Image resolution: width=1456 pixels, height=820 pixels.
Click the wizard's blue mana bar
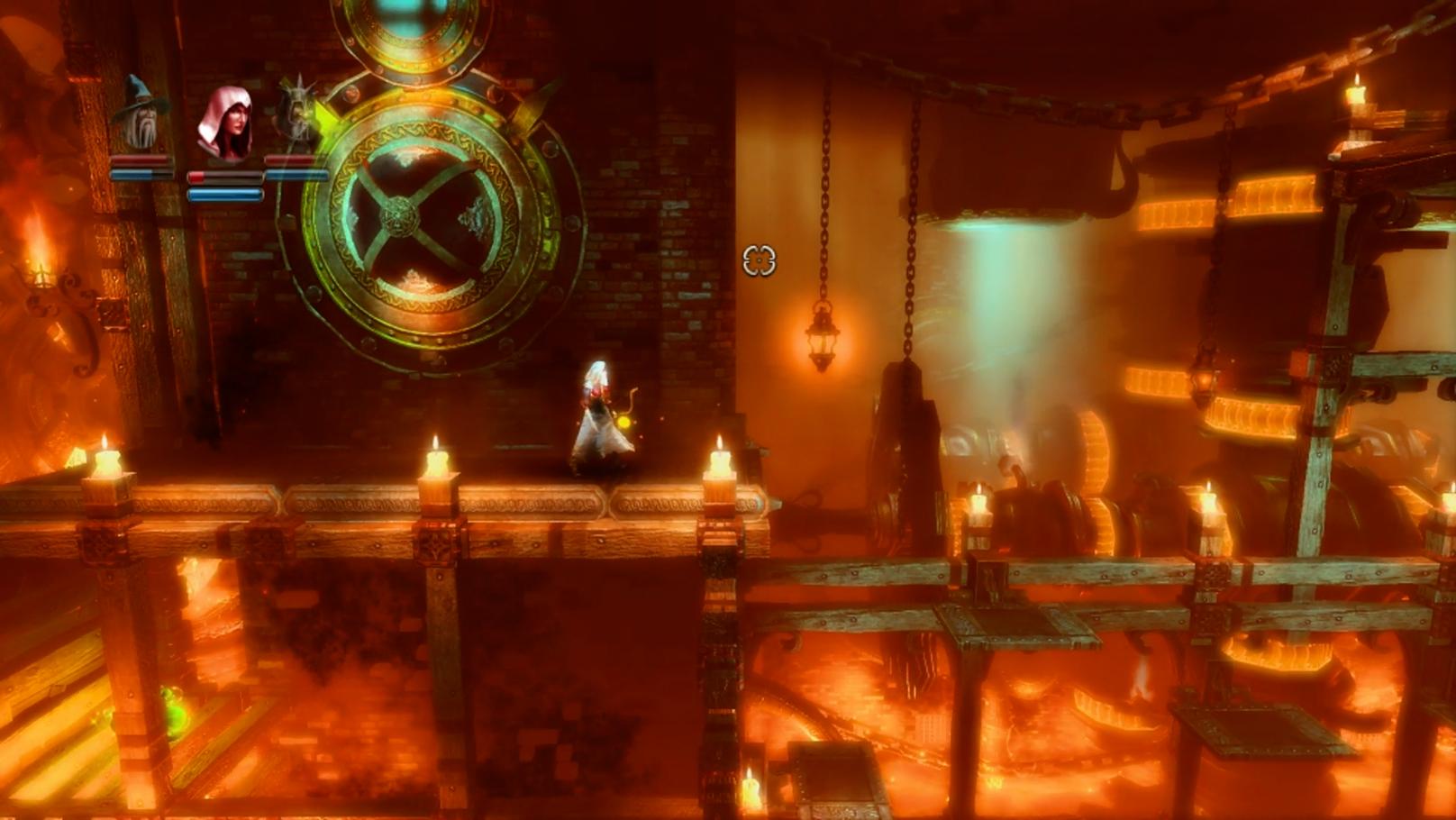click(x=133, y=173)
